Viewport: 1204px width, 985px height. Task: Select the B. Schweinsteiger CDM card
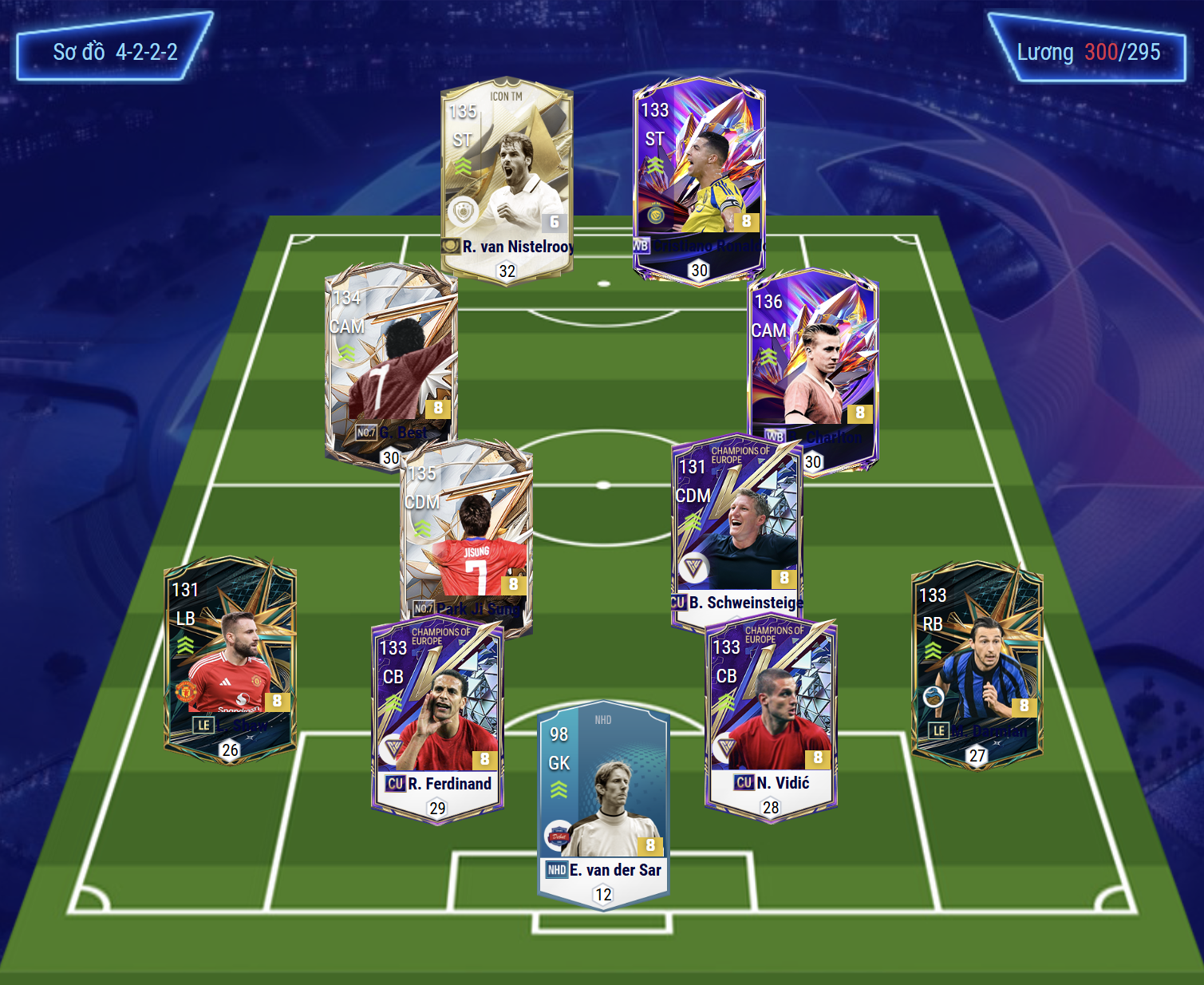[737, 531]
